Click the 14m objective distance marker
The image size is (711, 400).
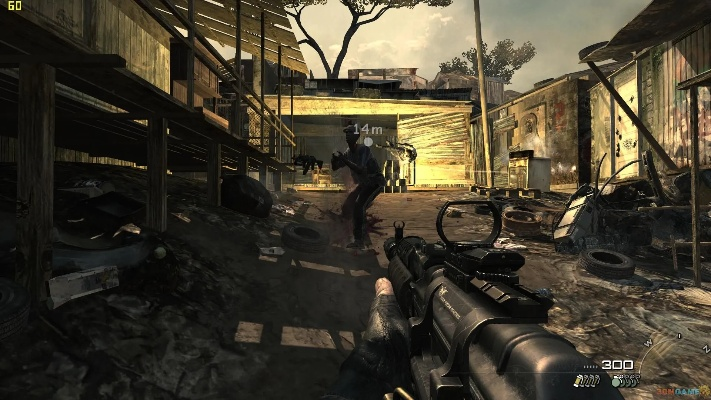[368, 130]
